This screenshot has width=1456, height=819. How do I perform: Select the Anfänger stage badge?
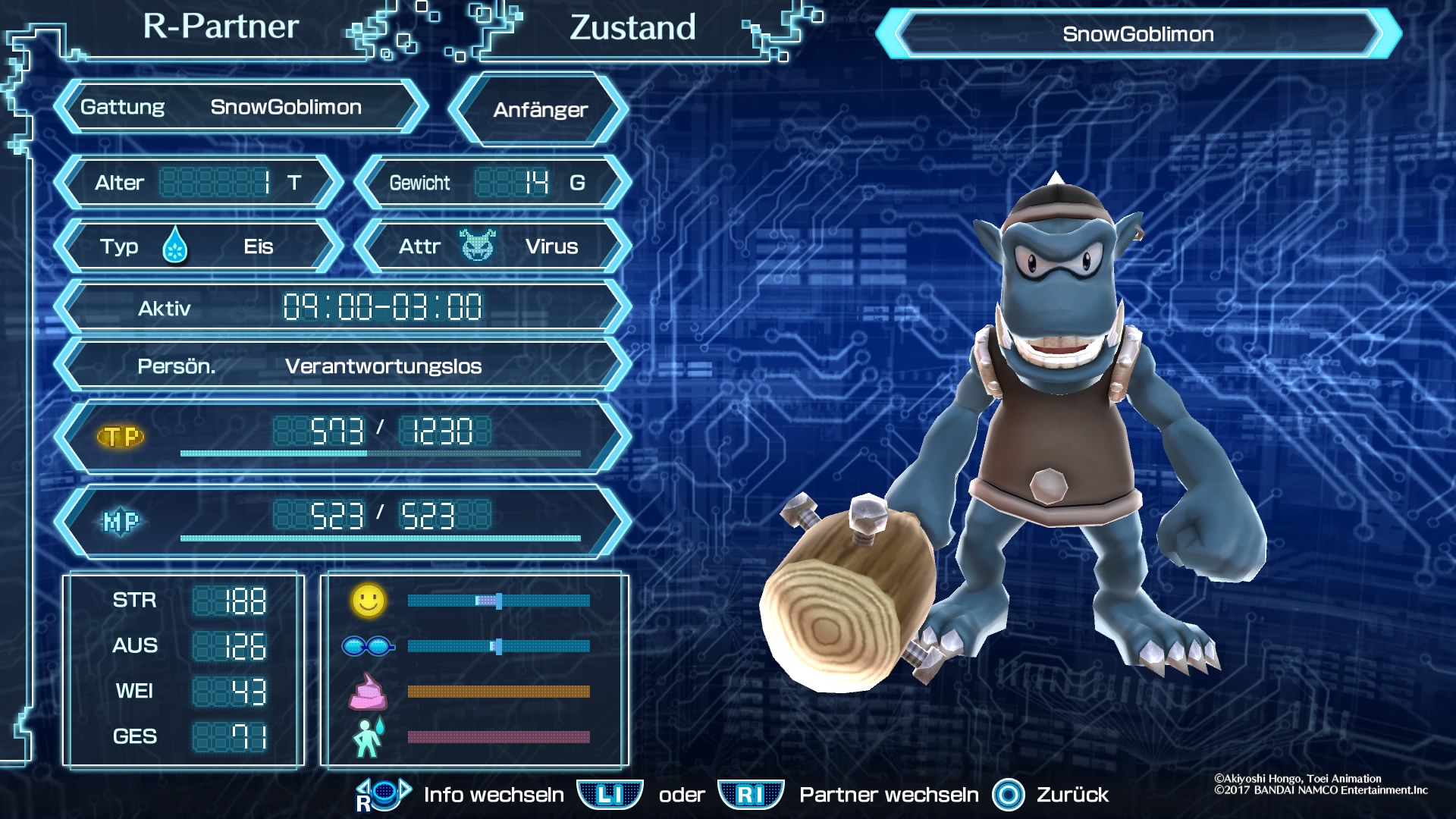pos(540,110)
